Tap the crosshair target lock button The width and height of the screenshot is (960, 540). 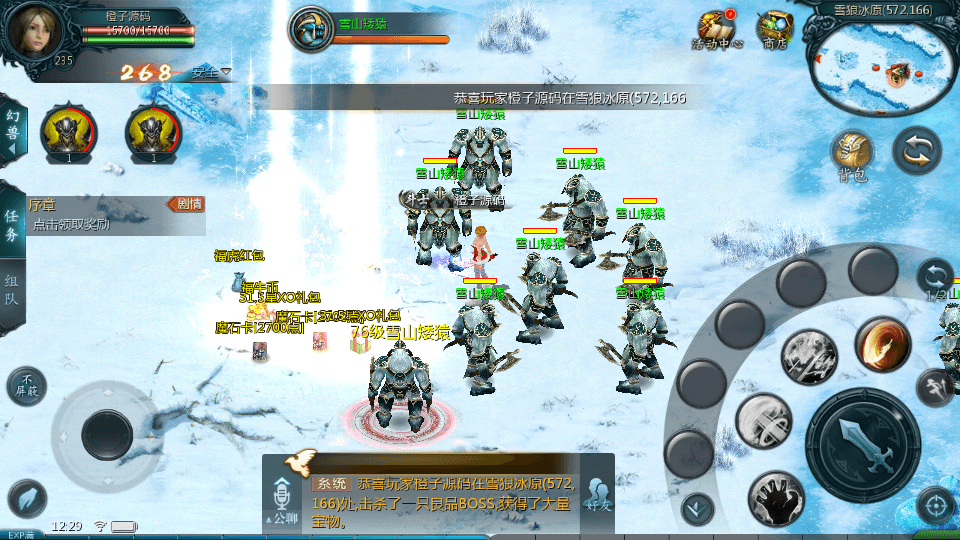[936, 506]
